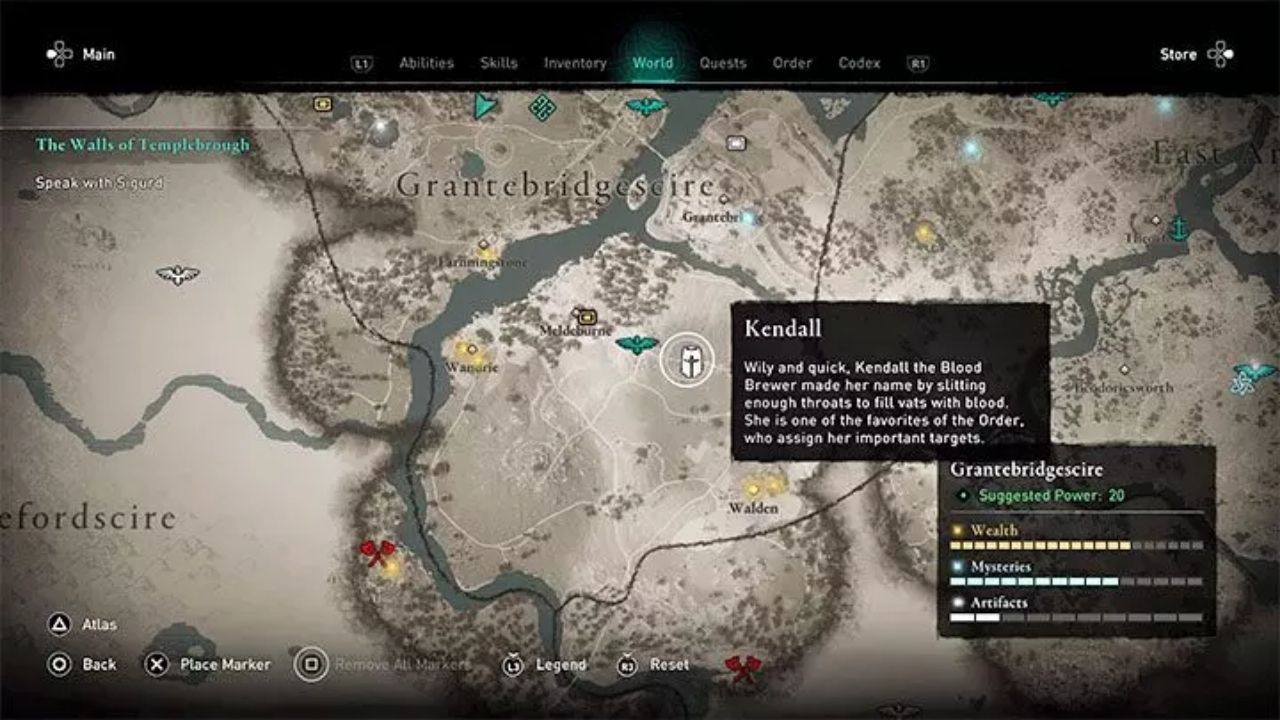Click the teal player arrow marker at map top
This screenshot has width=1280, height=720.
(482, 105)
